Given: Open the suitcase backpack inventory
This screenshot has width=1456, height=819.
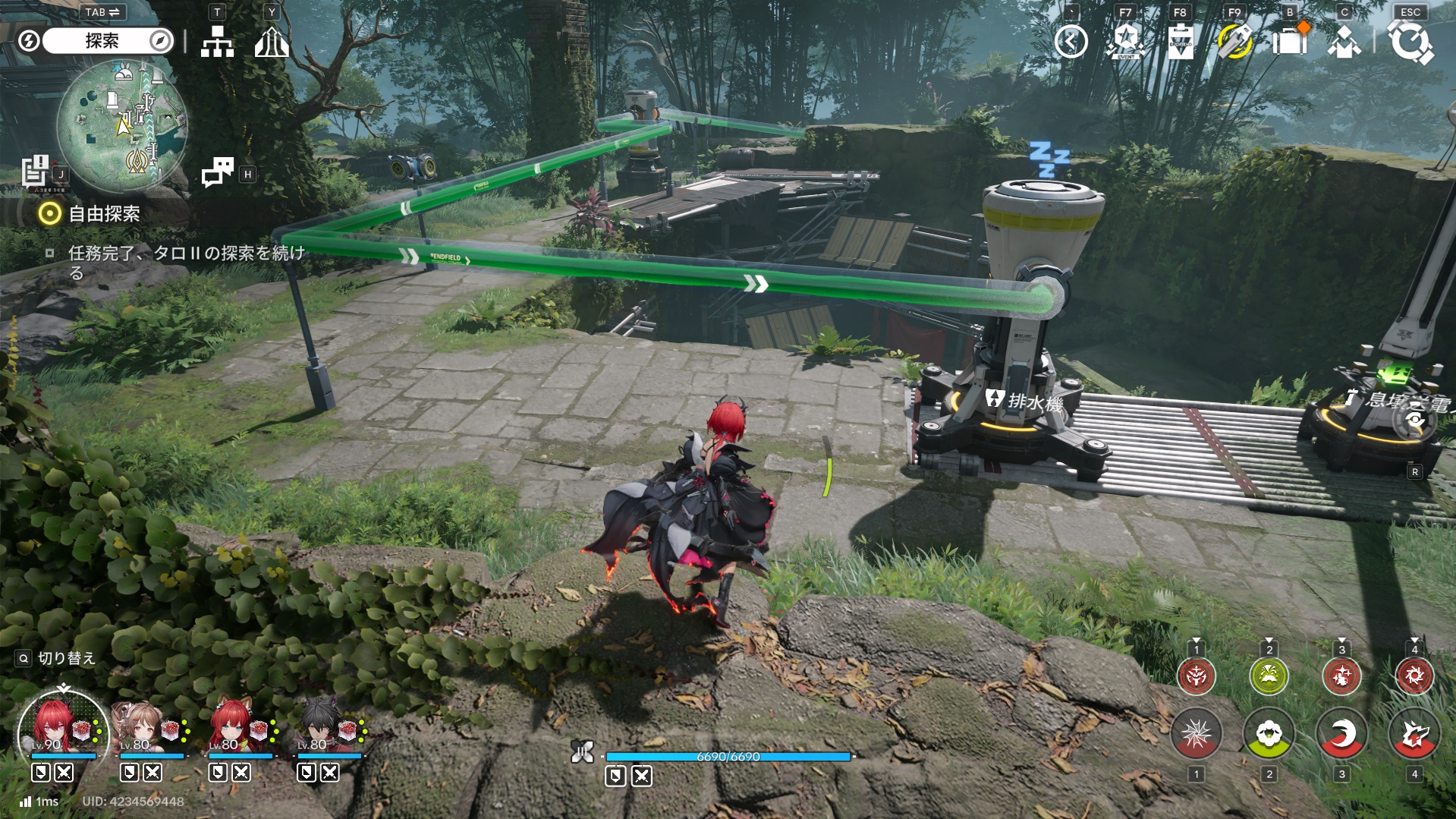Looking at the screenshot, I should click(x=1289, y=42).
